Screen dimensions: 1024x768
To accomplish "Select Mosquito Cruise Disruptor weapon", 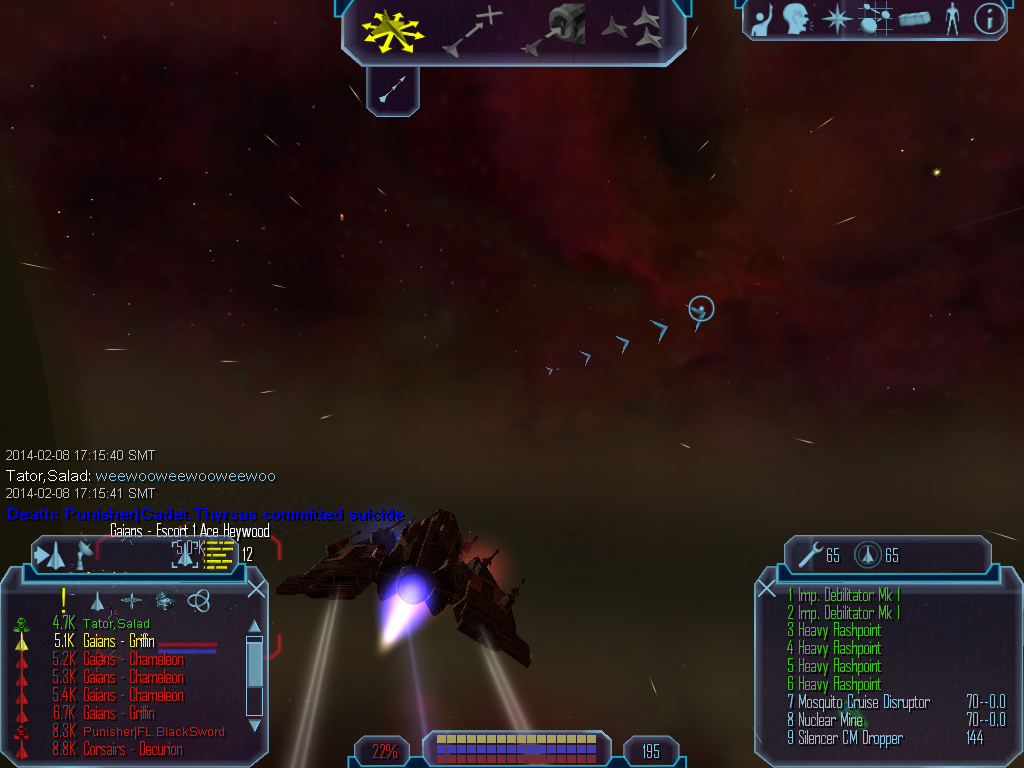I will coord(864,703).
